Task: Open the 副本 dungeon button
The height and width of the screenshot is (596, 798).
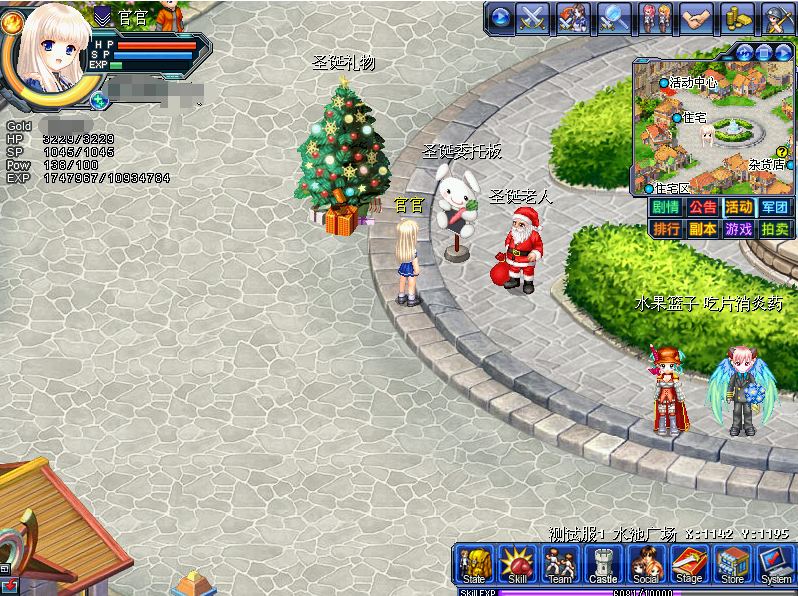Action: click(702, 228)
